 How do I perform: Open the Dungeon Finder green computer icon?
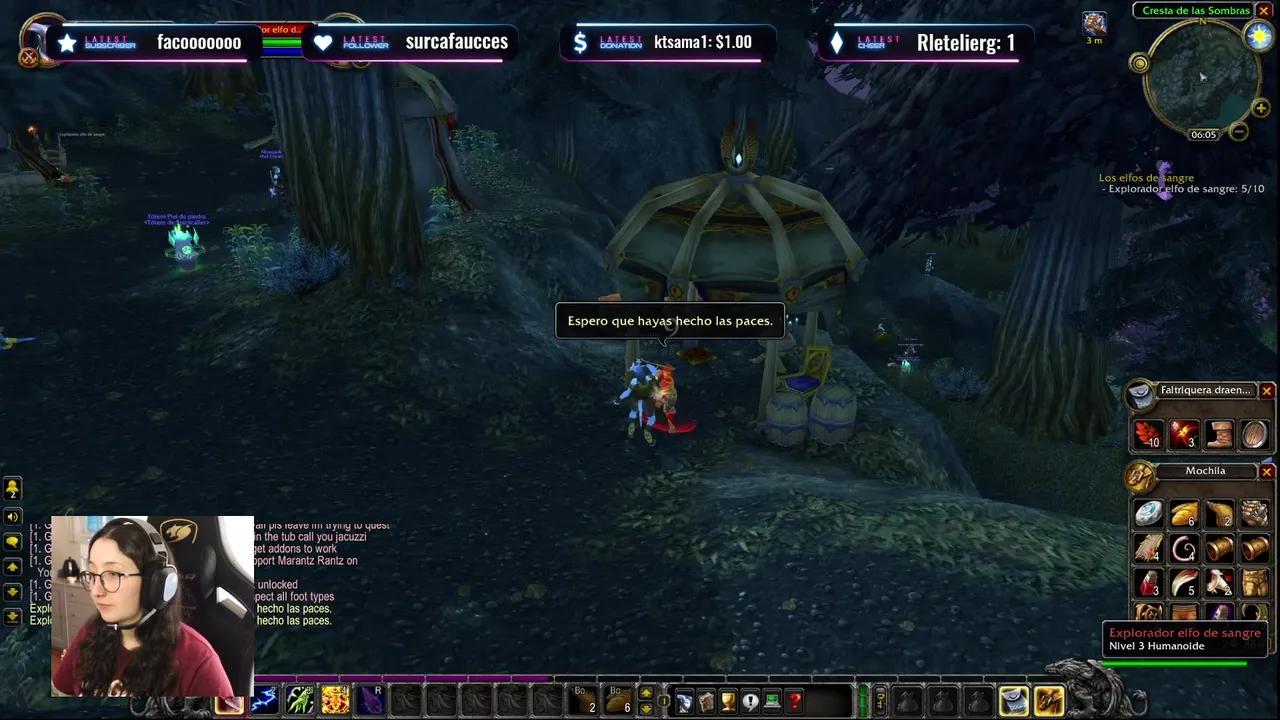(771, 700)
